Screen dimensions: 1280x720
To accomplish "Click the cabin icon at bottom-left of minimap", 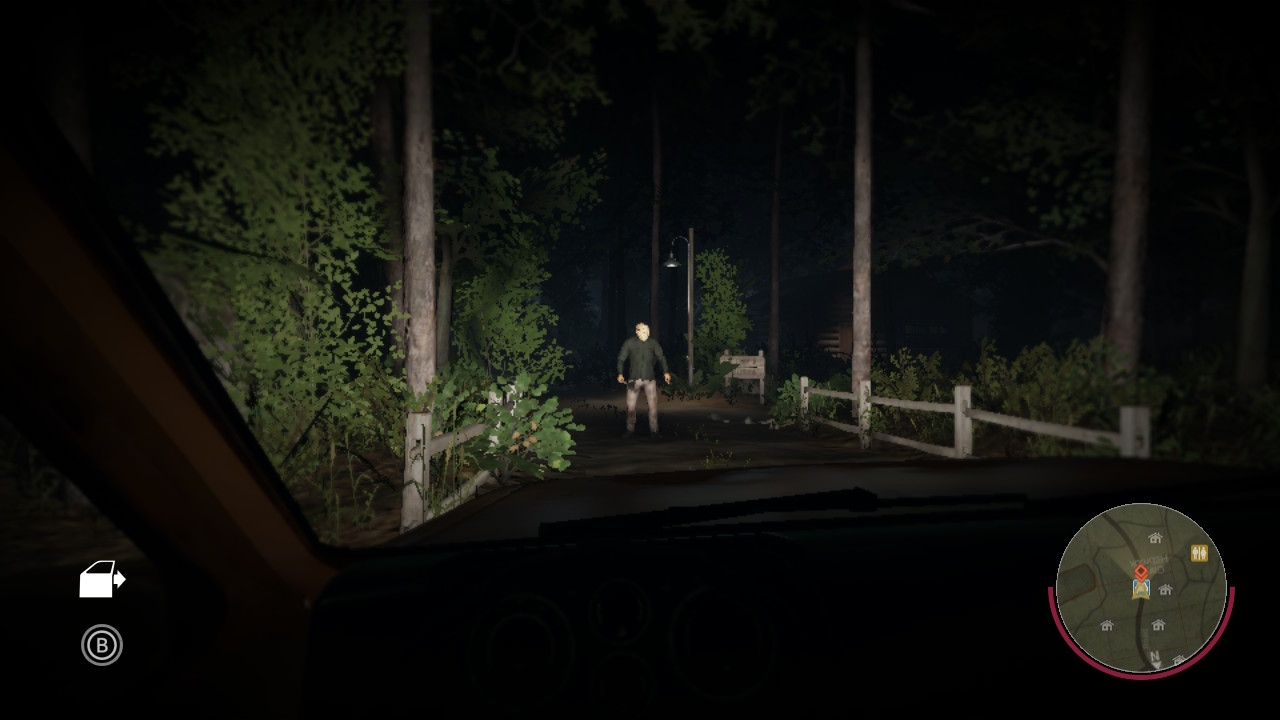I will tap(1107, 625).
